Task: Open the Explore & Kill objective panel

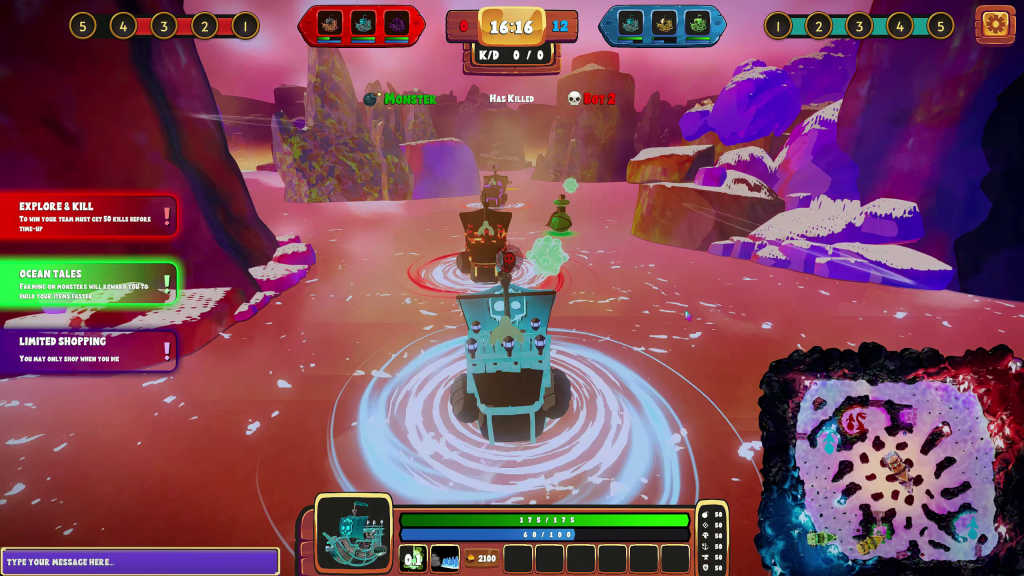Action: click(89, 214)
